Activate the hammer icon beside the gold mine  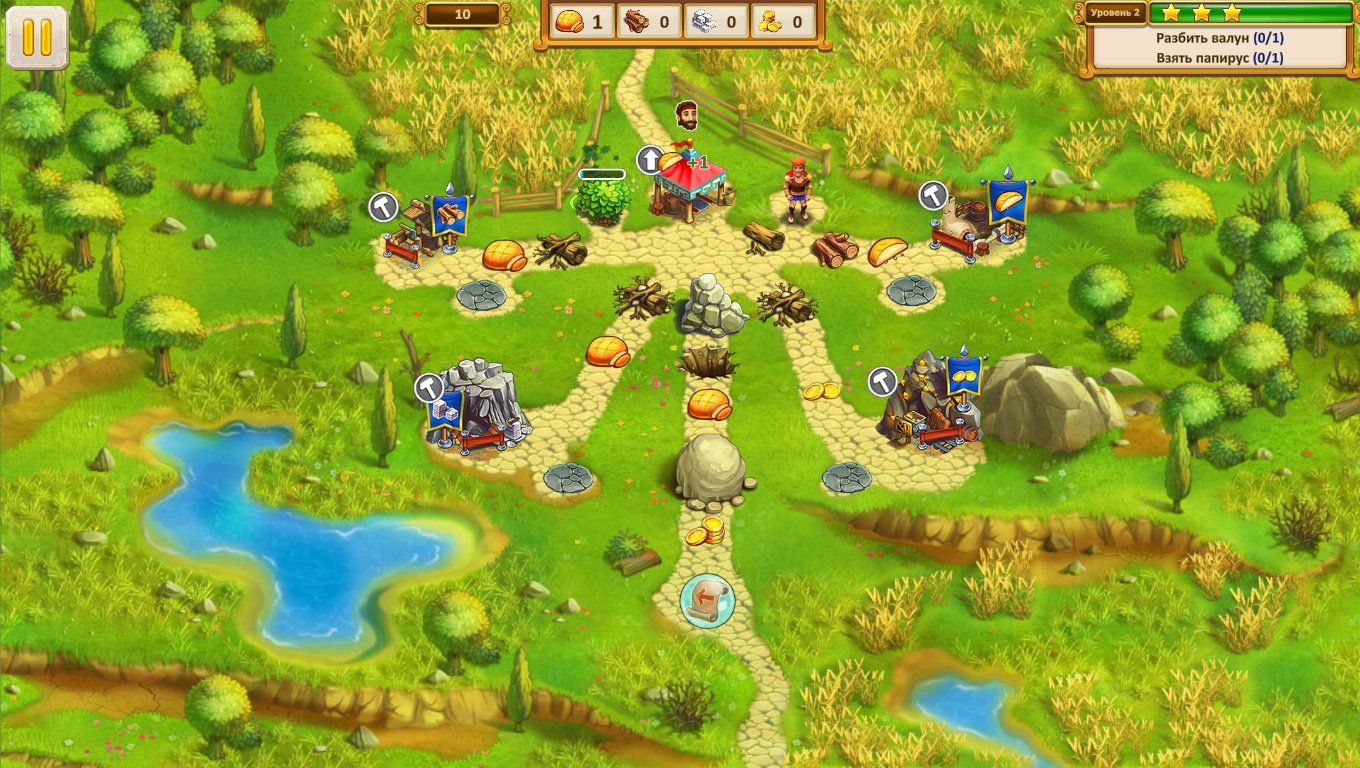[x=882, y=380]
